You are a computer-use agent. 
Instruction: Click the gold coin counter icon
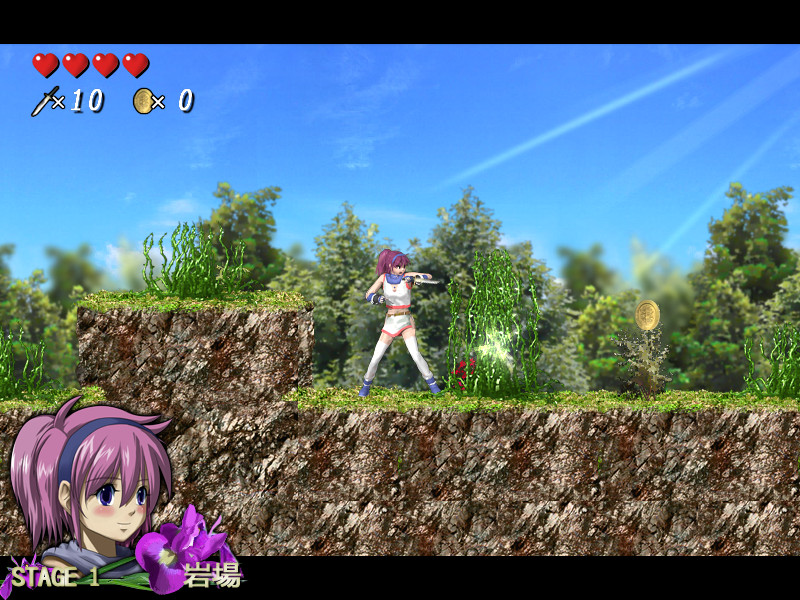[x=143, y=101]
